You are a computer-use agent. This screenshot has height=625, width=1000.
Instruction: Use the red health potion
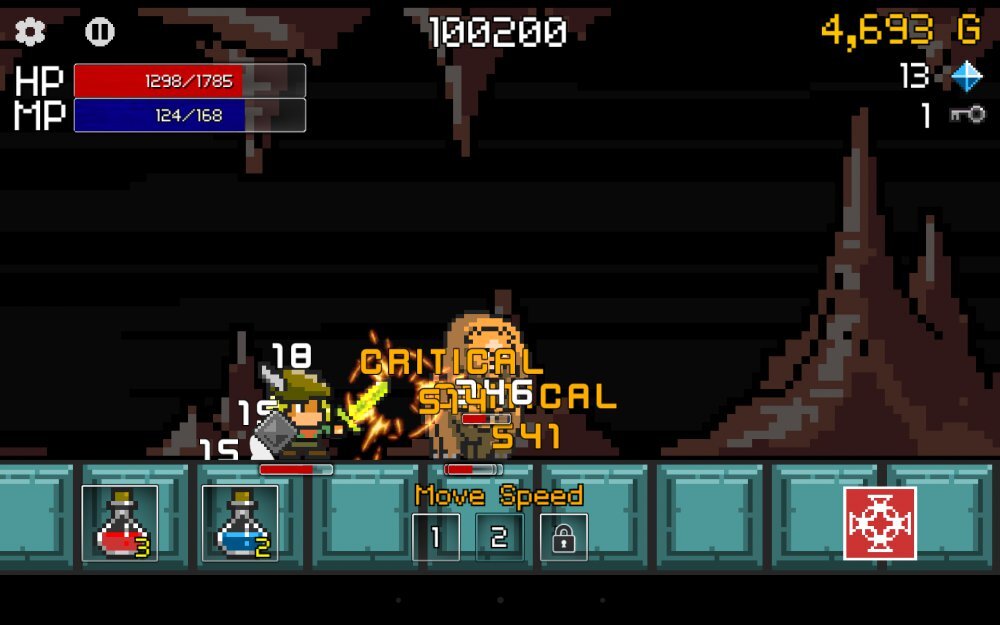point(120,523)
